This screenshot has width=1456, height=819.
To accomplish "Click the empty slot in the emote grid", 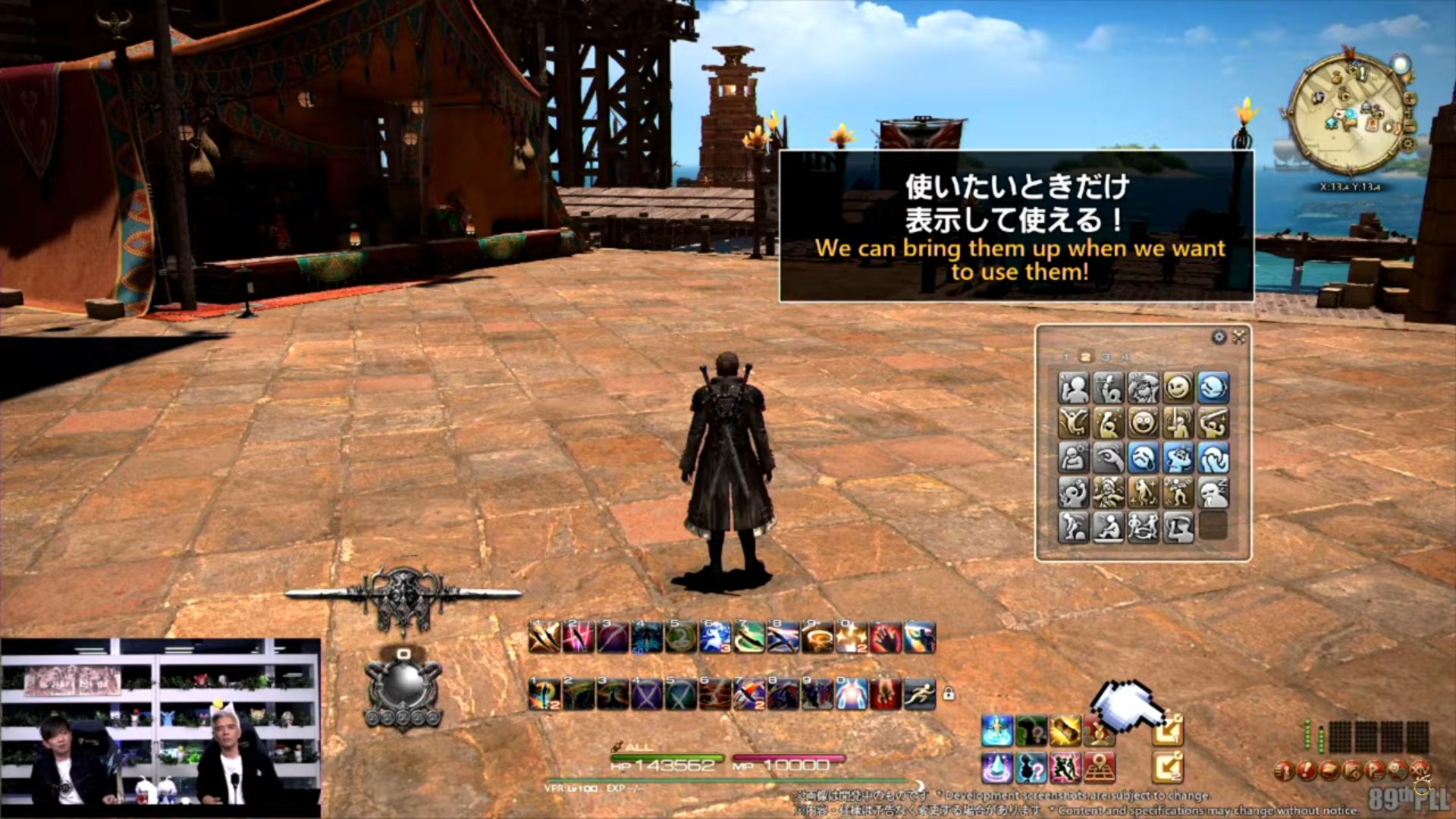I will [1215, 526].
